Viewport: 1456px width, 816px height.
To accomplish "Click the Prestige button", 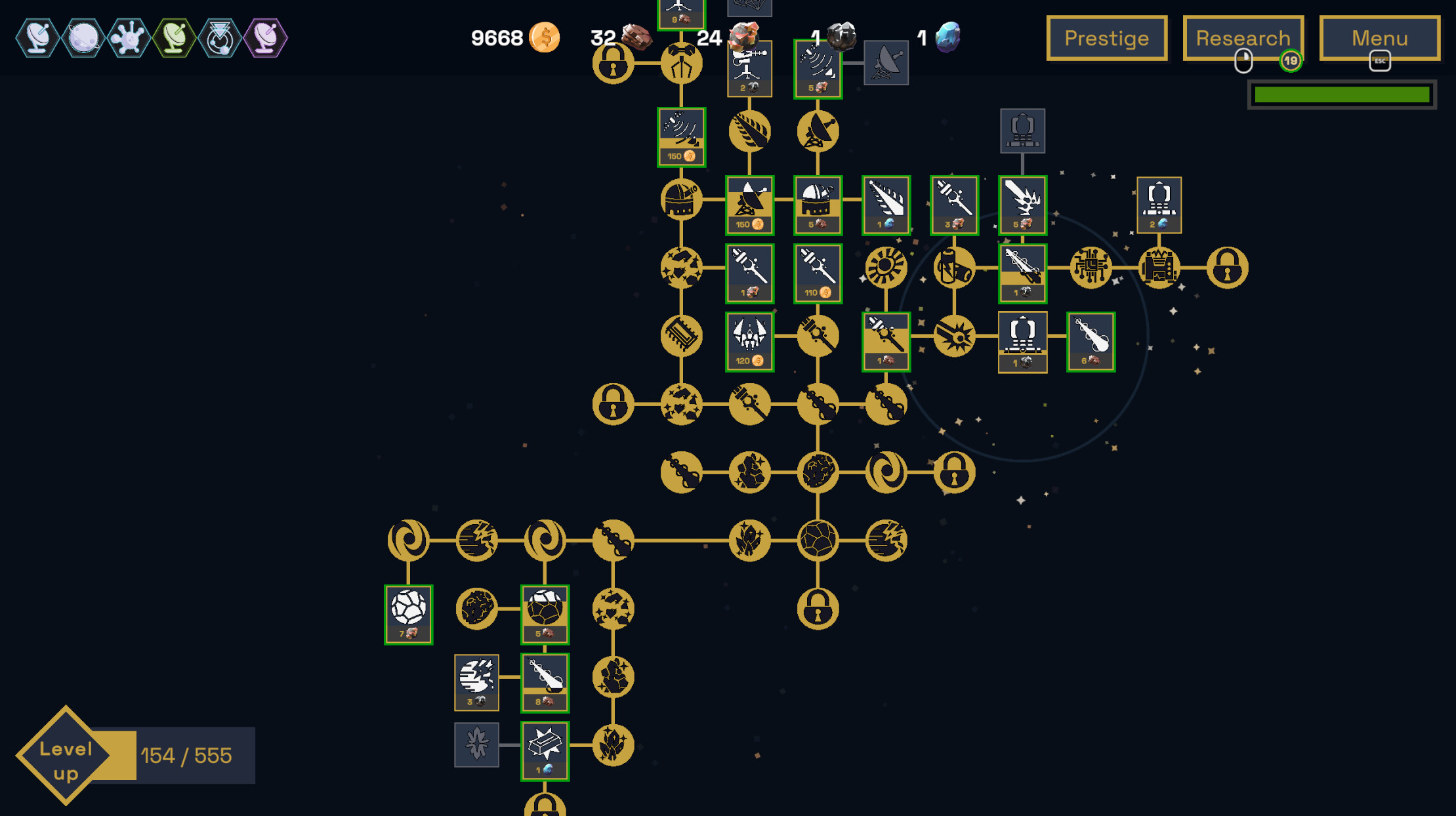I will point(1106,38).
